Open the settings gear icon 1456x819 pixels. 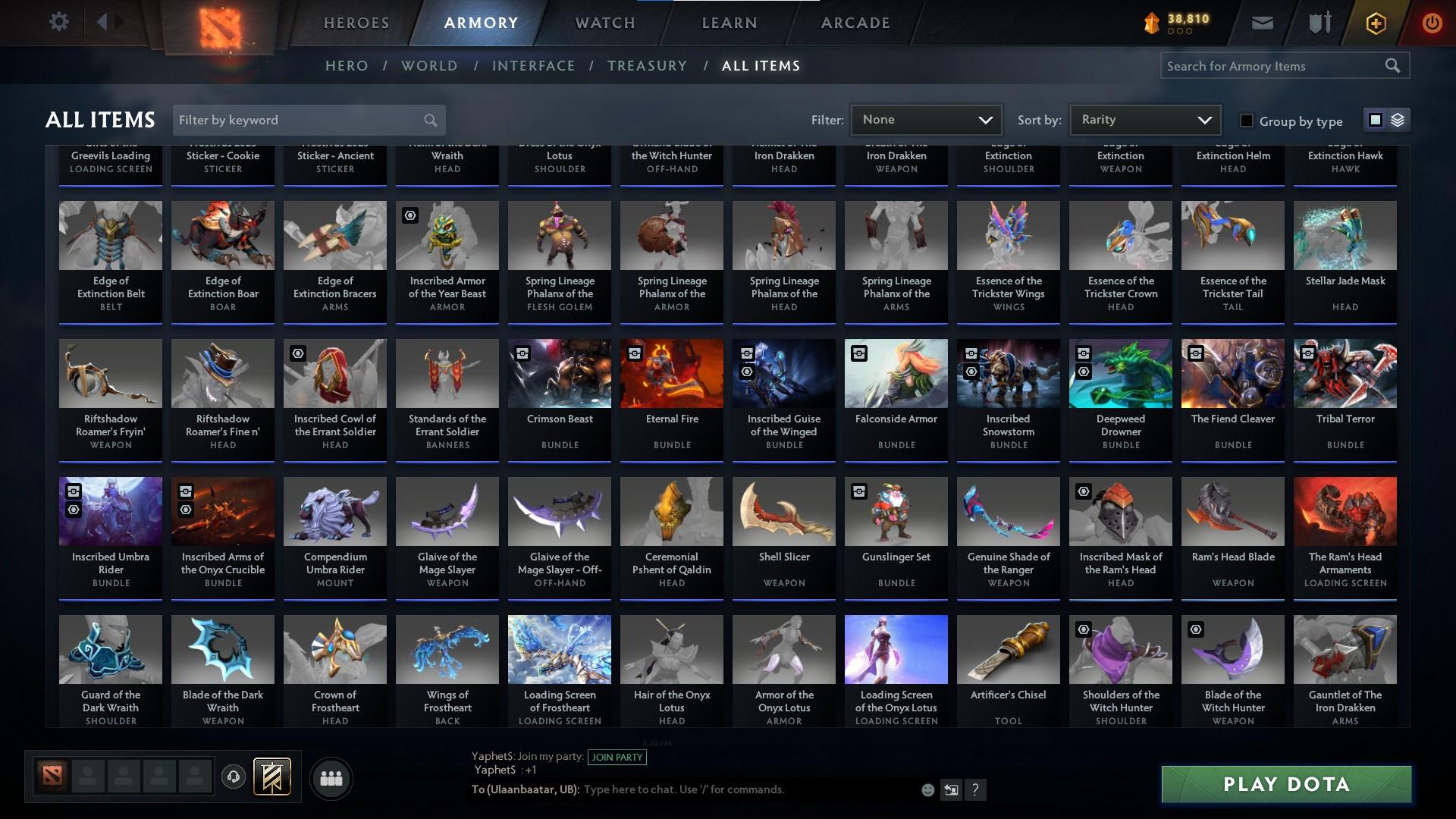pyautogui.click(x=59, y=22)
